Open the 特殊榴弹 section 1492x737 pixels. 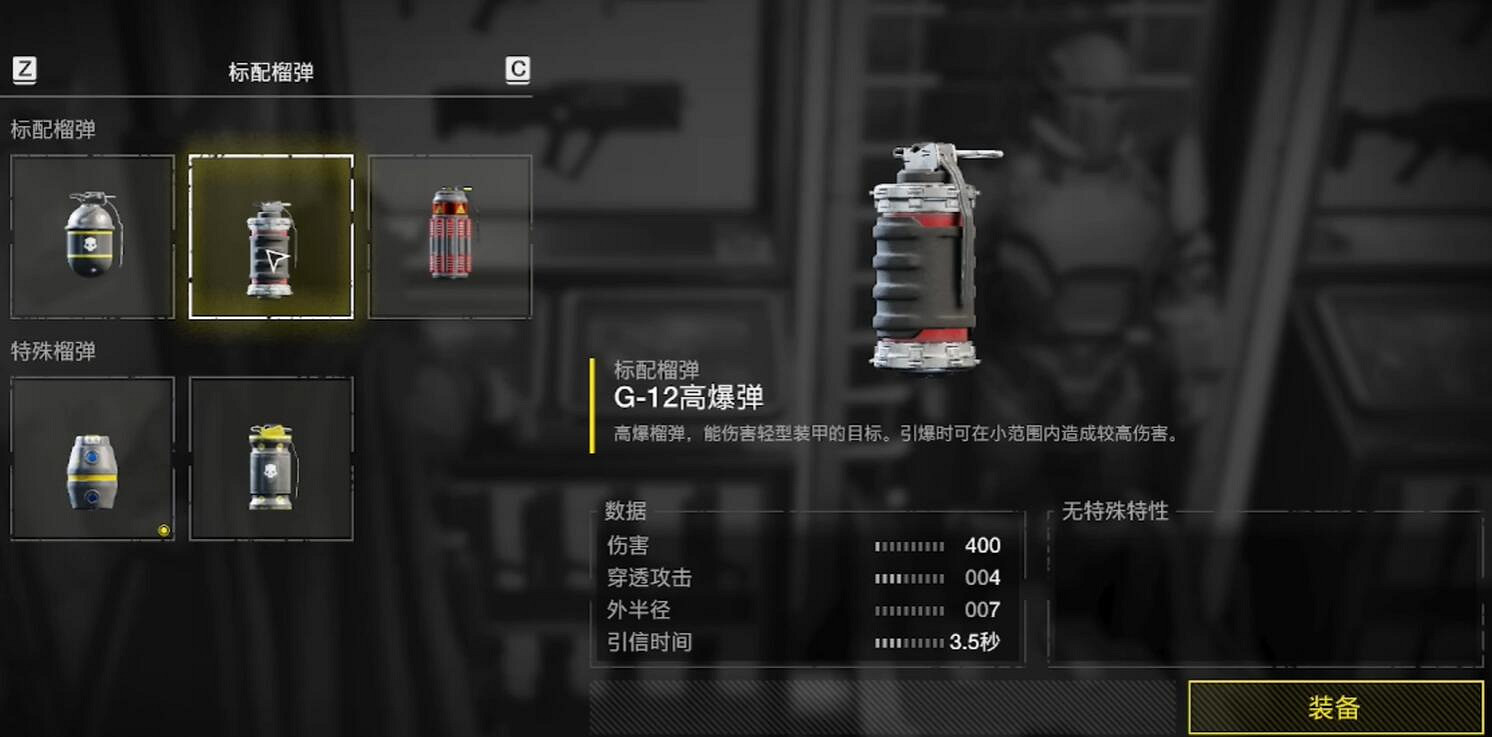51,351
